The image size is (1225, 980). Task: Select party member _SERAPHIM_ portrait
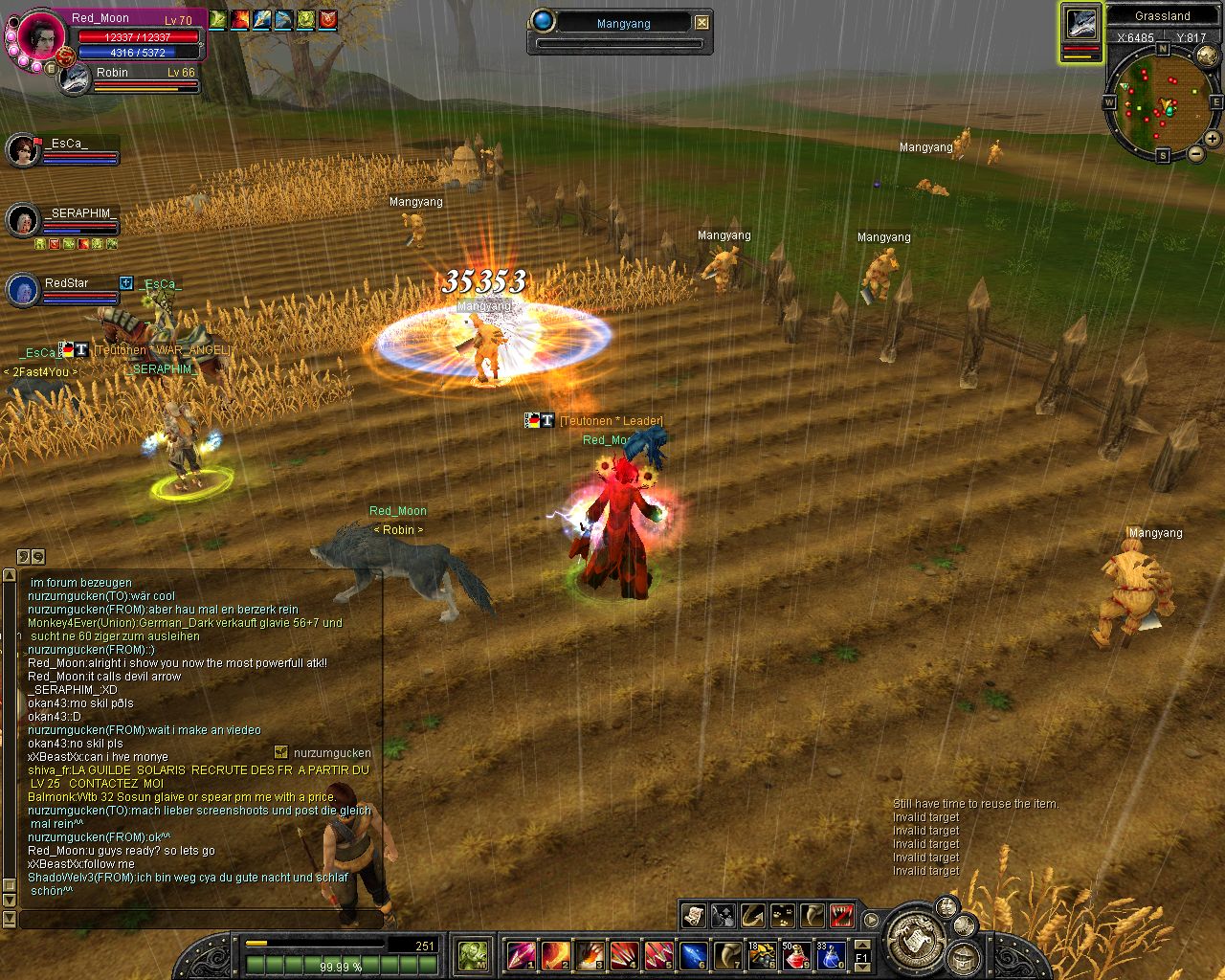21,220
